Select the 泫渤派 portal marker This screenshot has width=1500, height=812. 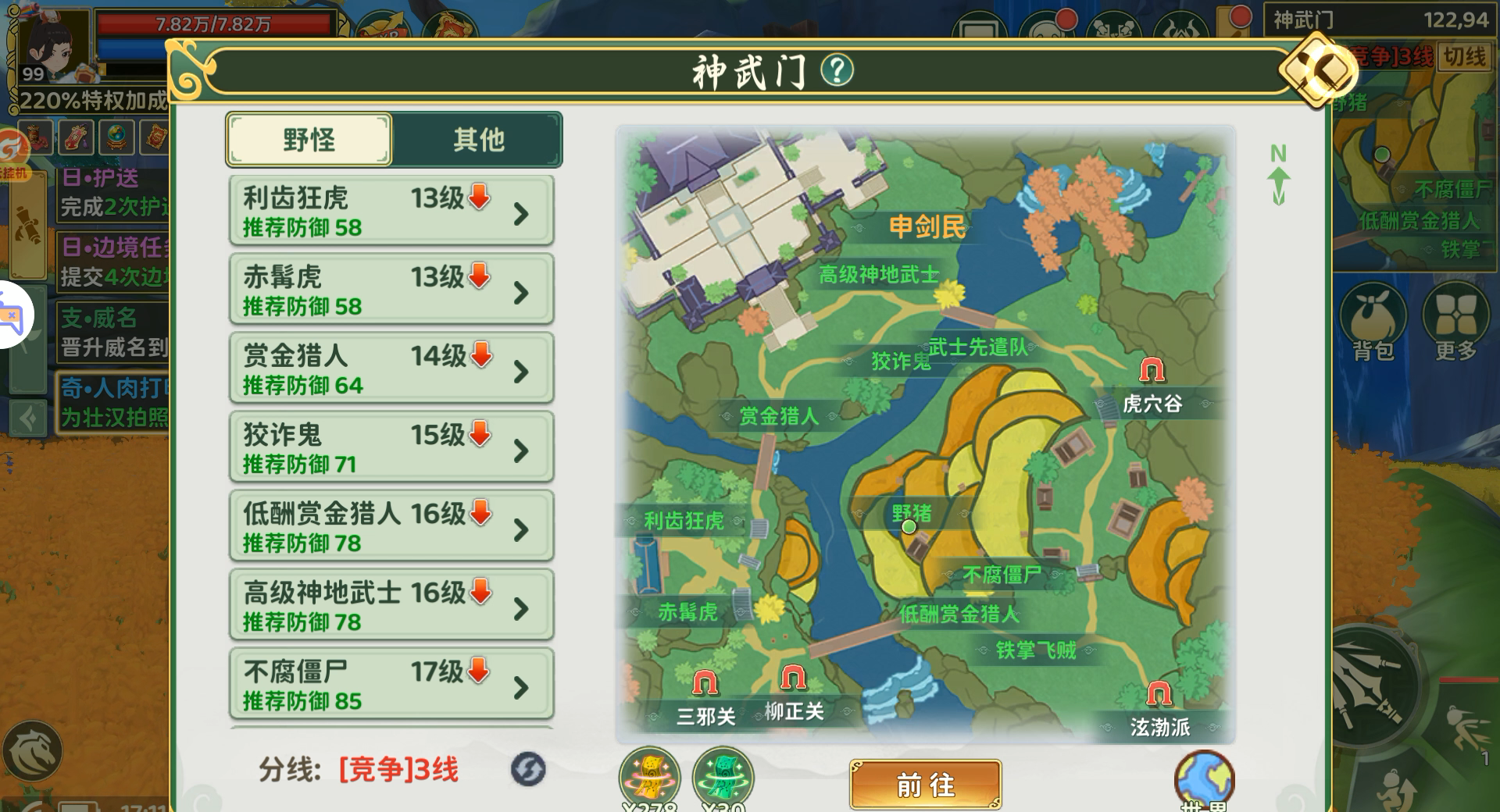coord(1159,694)
